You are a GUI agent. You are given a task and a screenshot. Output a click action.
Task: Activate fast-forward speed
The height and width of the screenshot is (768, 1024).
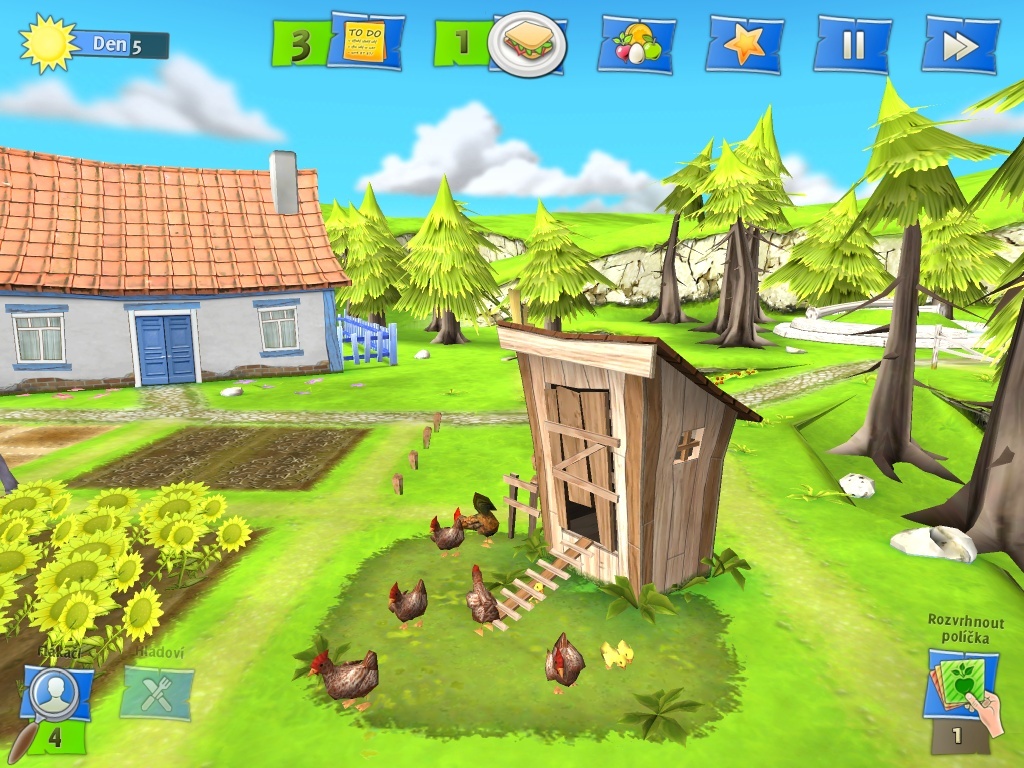(x=960, y=45)
